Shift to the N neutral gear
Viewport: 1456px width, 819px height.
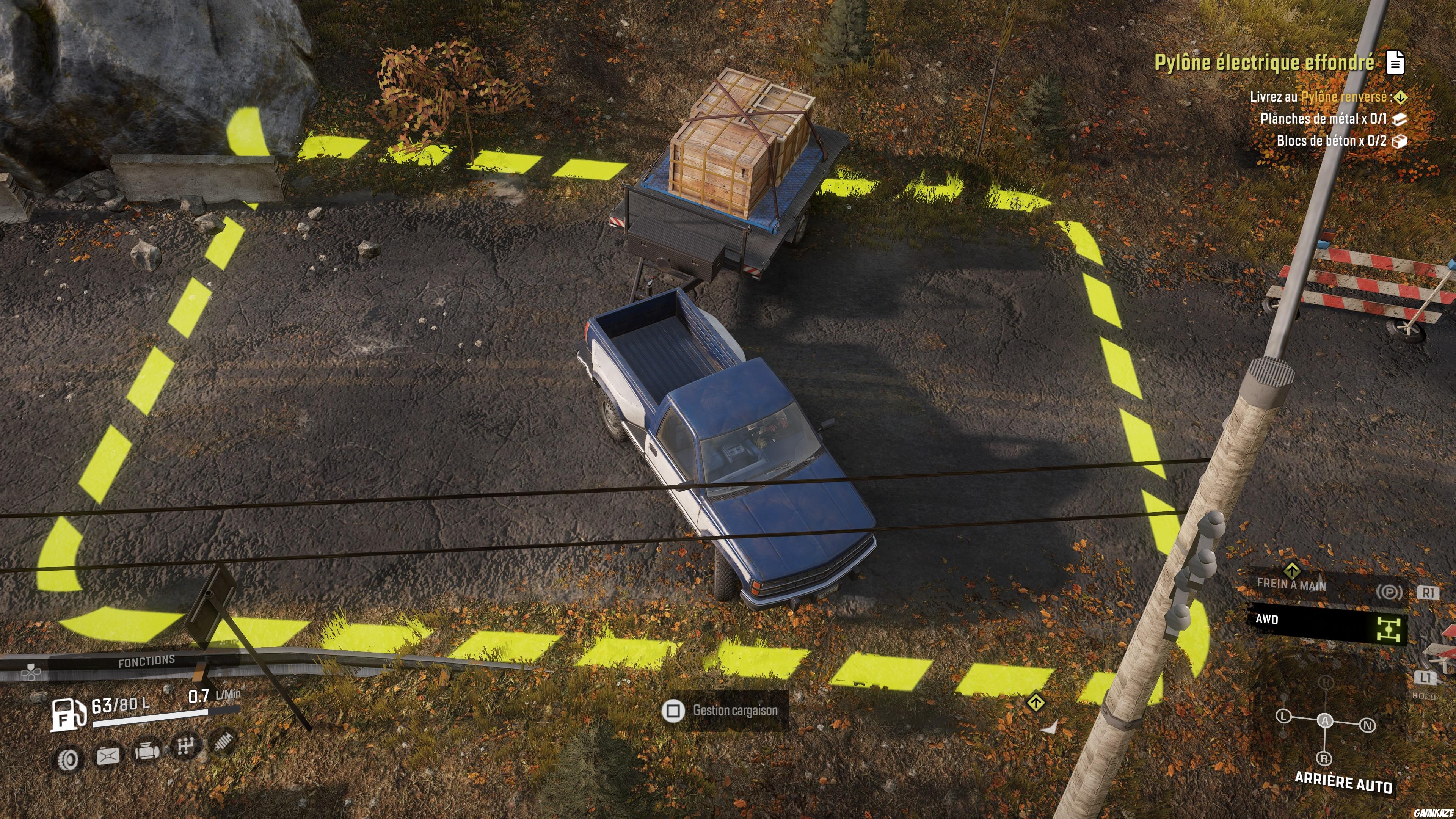point(1367,725)
